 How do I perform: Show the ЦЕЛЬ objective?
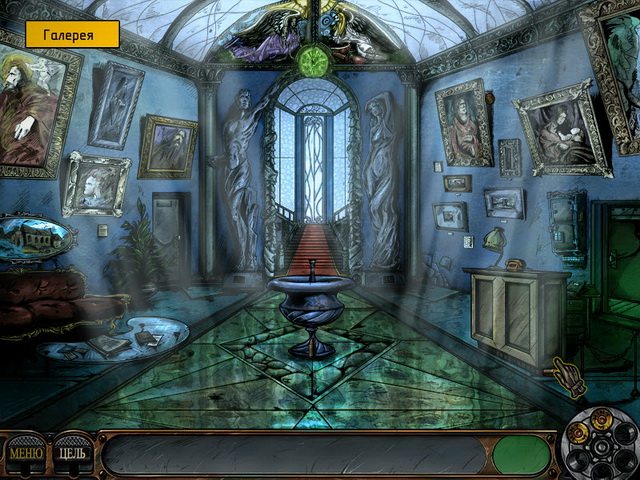[x=72, y=454]
